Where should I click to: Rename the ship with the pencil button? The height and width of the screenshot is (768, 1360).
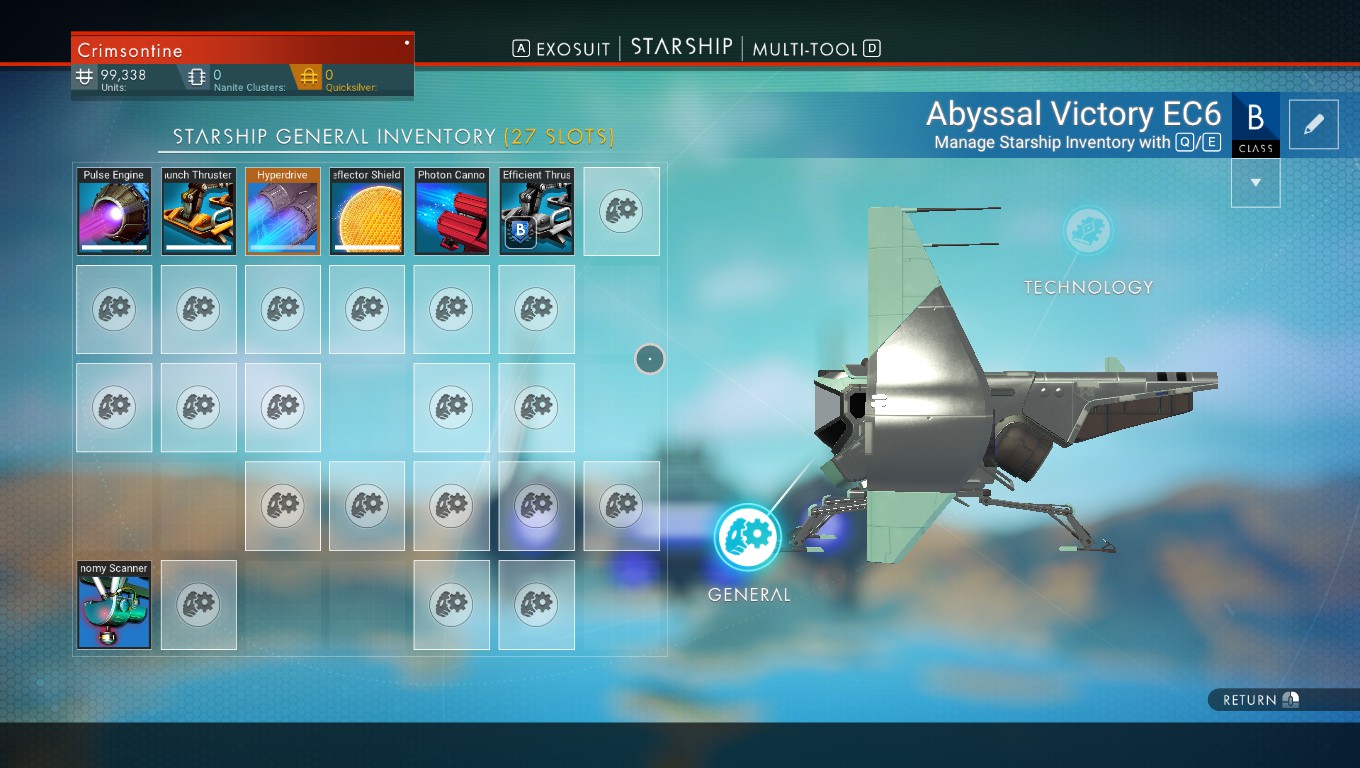(x=1314, y=124)
